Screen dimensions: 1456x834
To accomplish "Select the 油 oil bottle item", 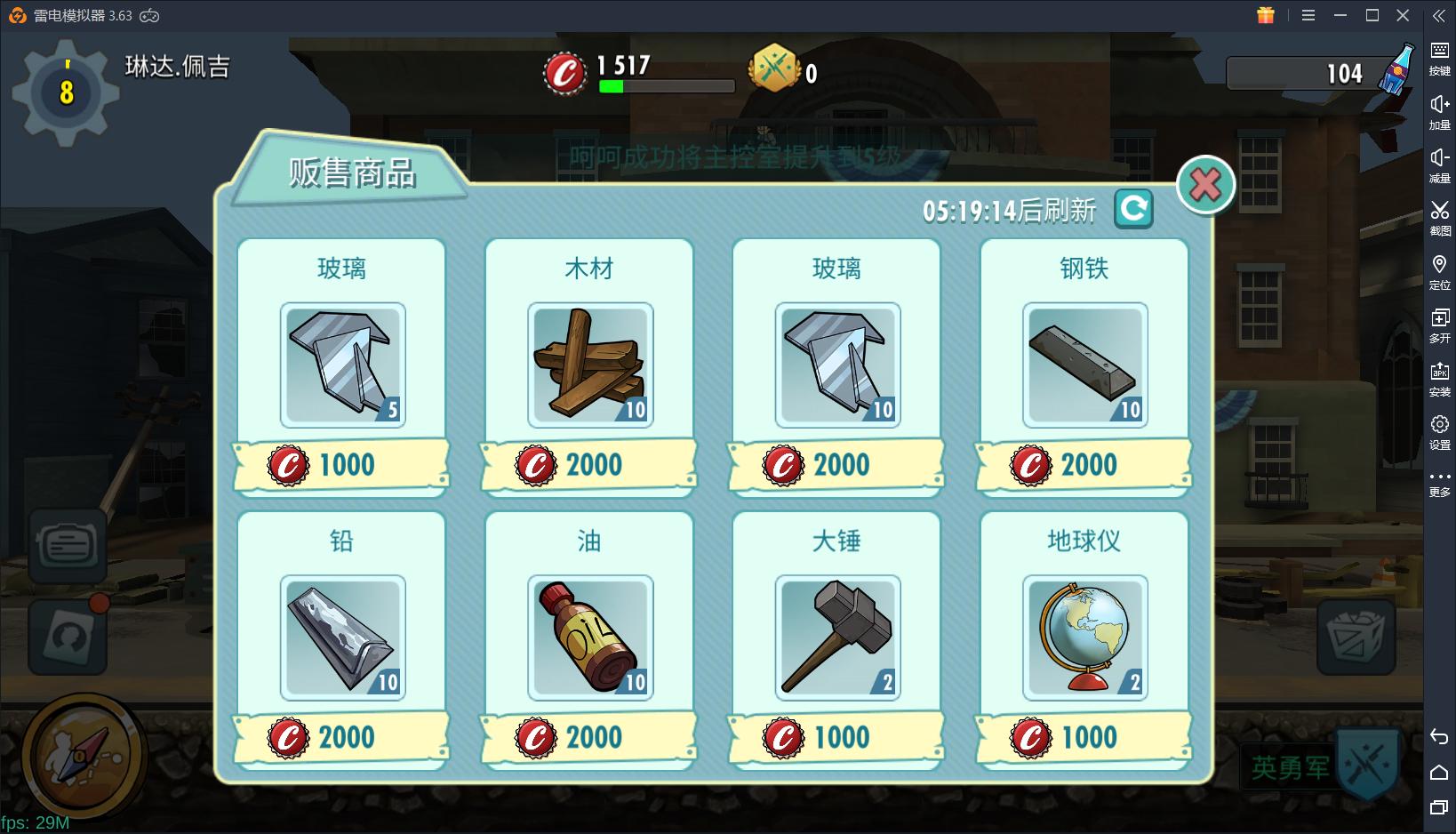I will [588, 637].
